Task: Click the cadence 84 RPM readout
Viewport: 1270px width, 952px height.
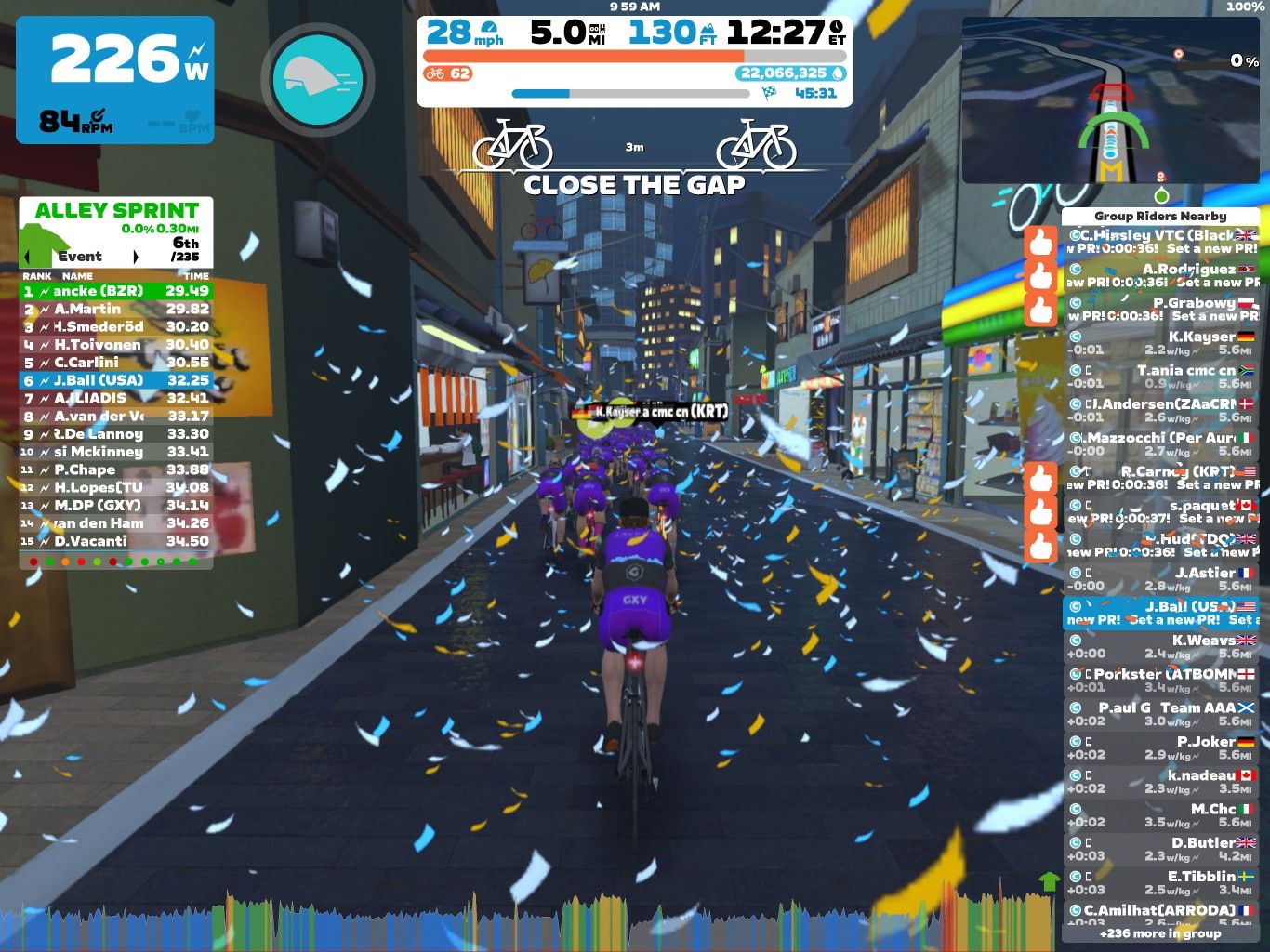Action: (x=73, y=121)
